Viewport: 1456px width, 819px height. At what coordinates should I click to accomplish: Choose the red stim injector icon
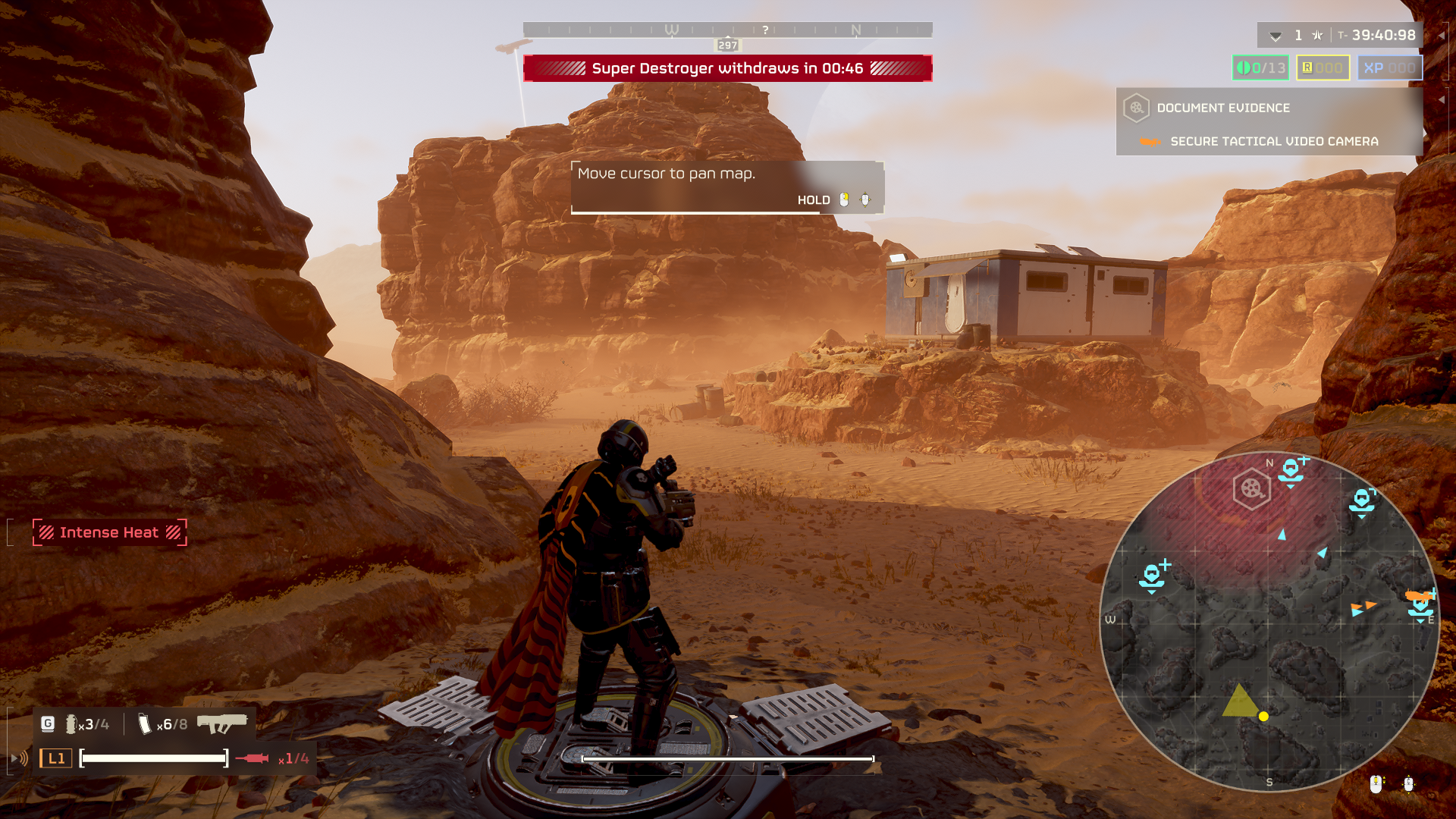(x=252, y=758)
